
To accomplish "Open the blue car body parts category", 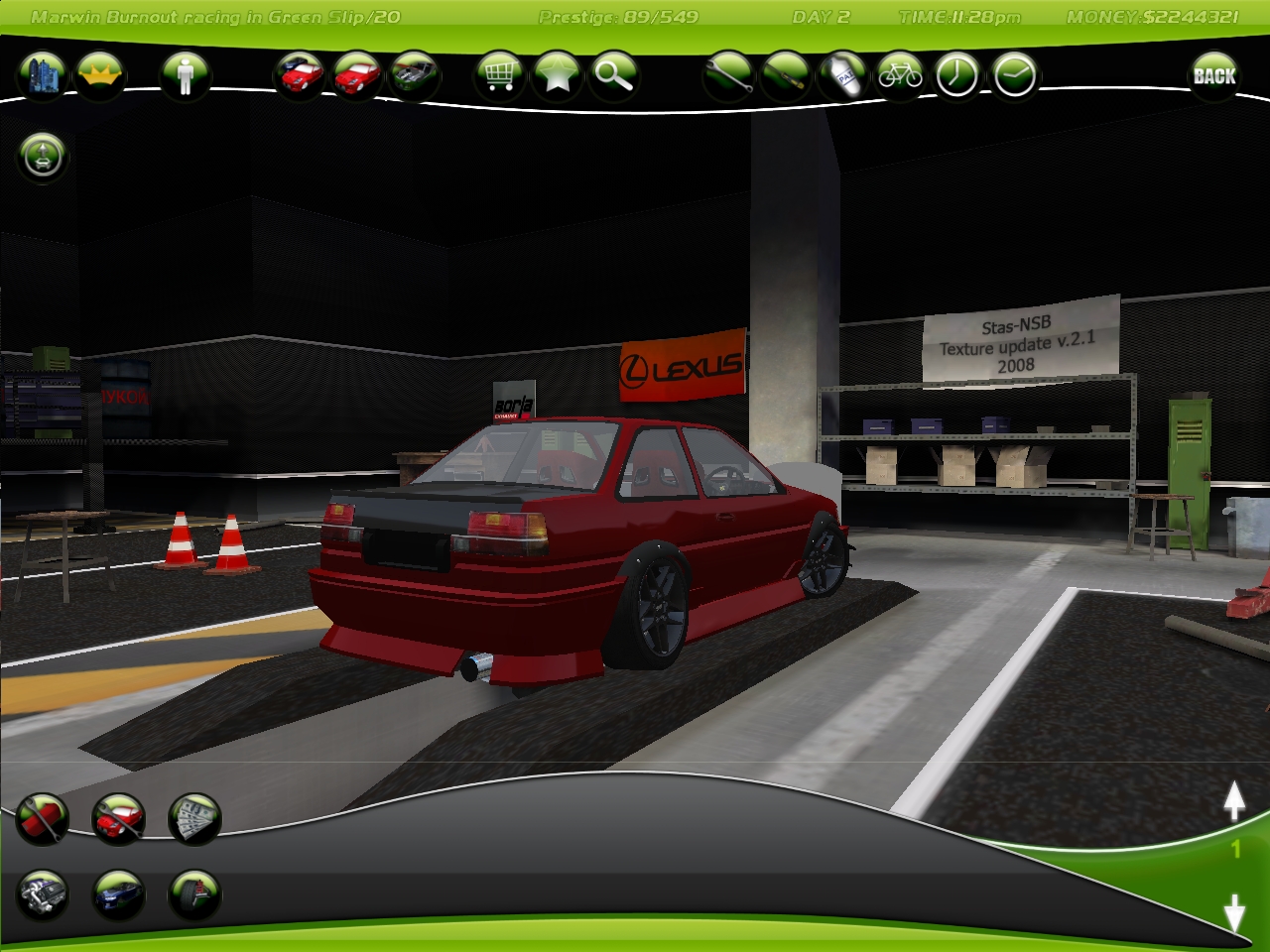I will coord(118,894).
